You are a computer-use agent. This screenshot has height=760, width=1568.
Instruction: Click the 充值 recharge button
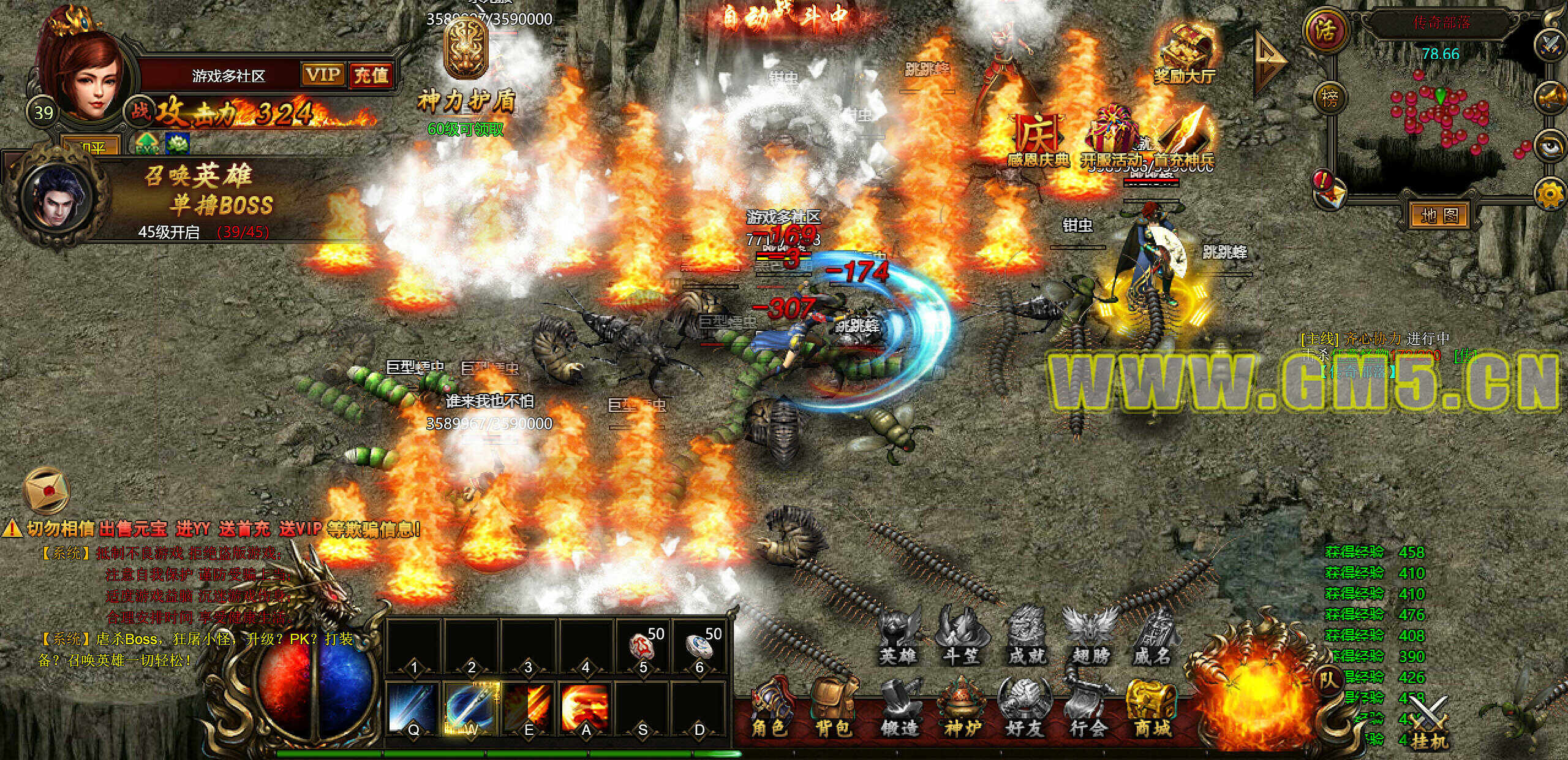(x=371, y=75)
